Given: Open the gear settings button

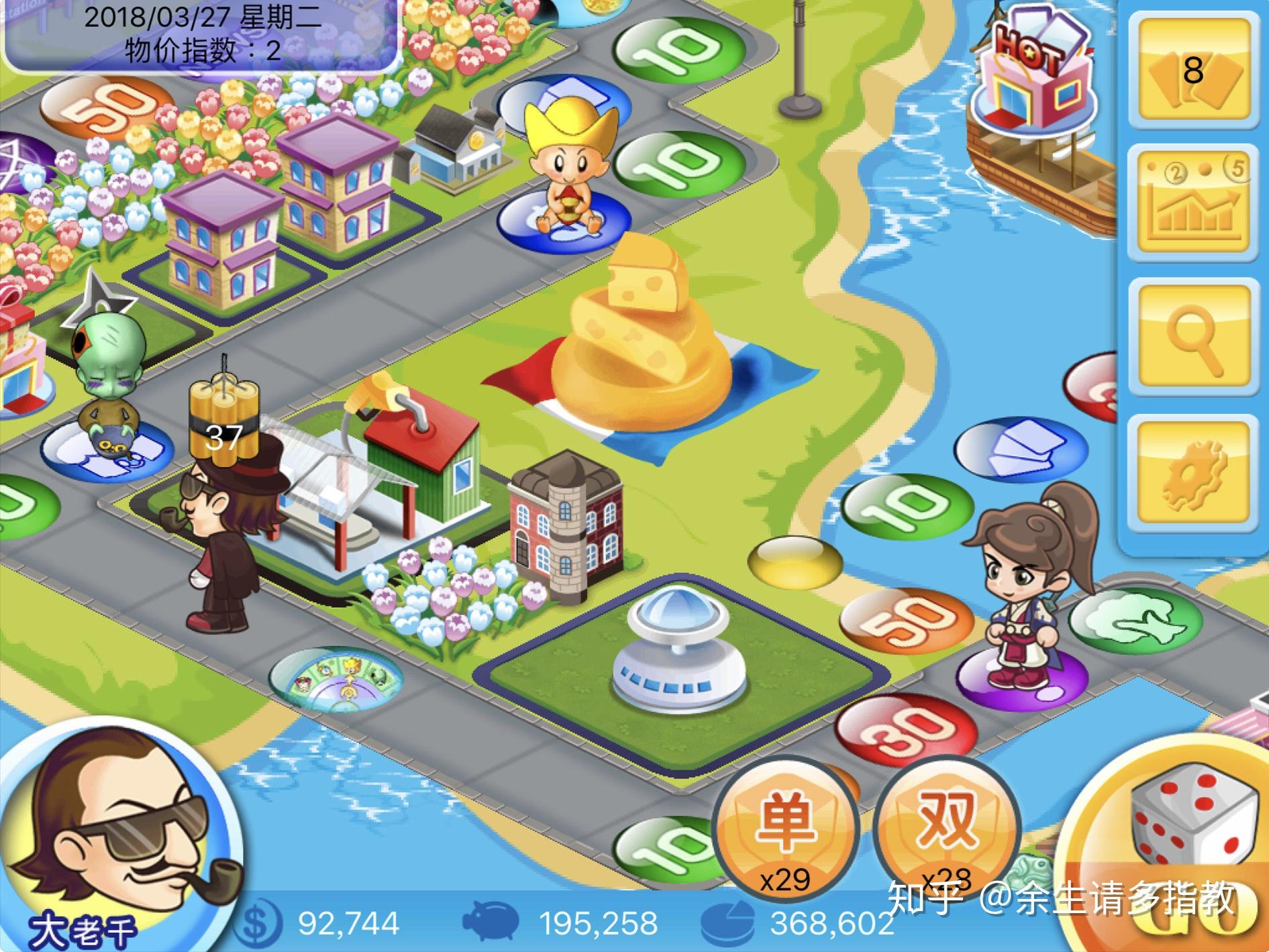Looking at the screenshot, I should 1192,473.
